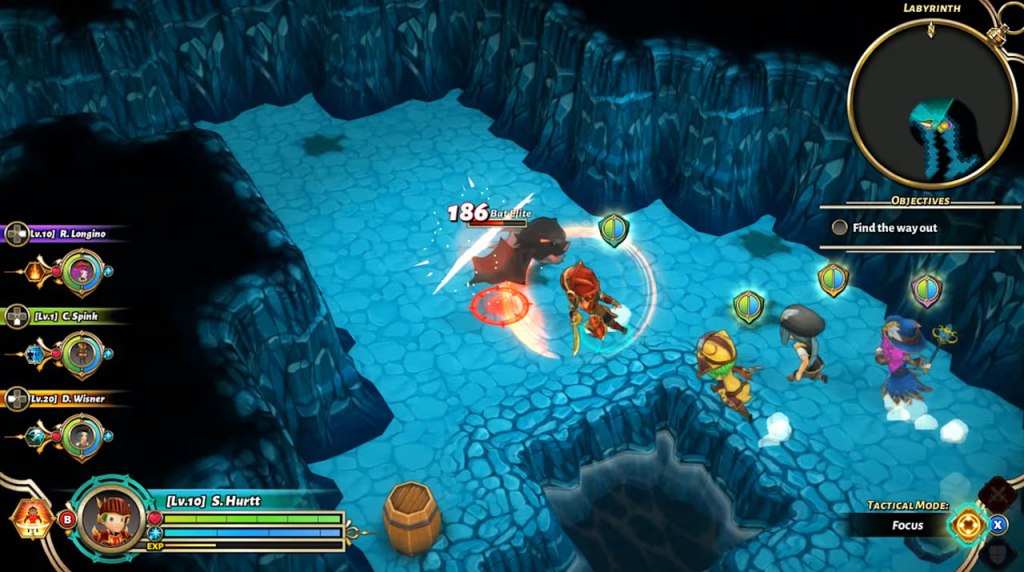Toggle the Focus tactical mode icon
The width and height of the screenshot is (1024, 572).
pos(968,524)
